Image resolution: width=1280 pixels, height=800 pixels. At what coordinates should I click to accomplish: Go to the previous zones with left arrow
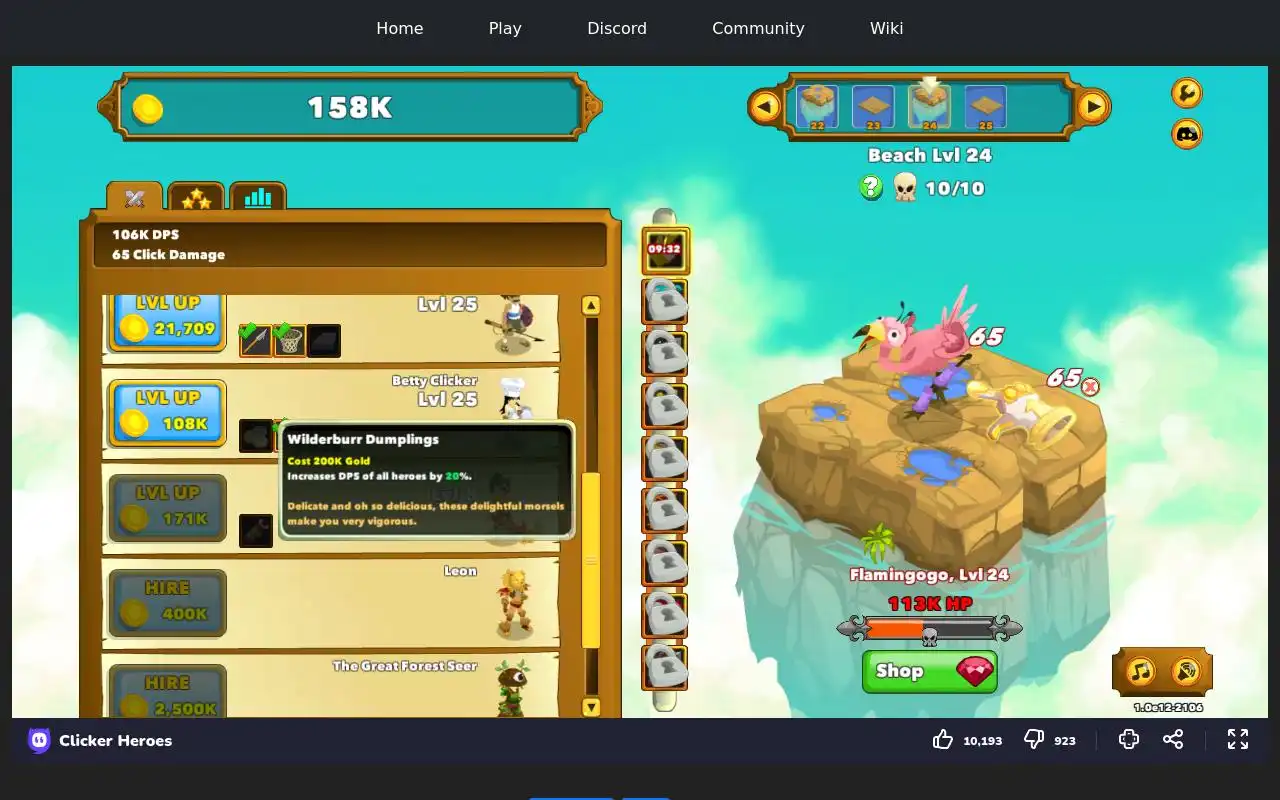pyautogui.click(x=765, y=106)
